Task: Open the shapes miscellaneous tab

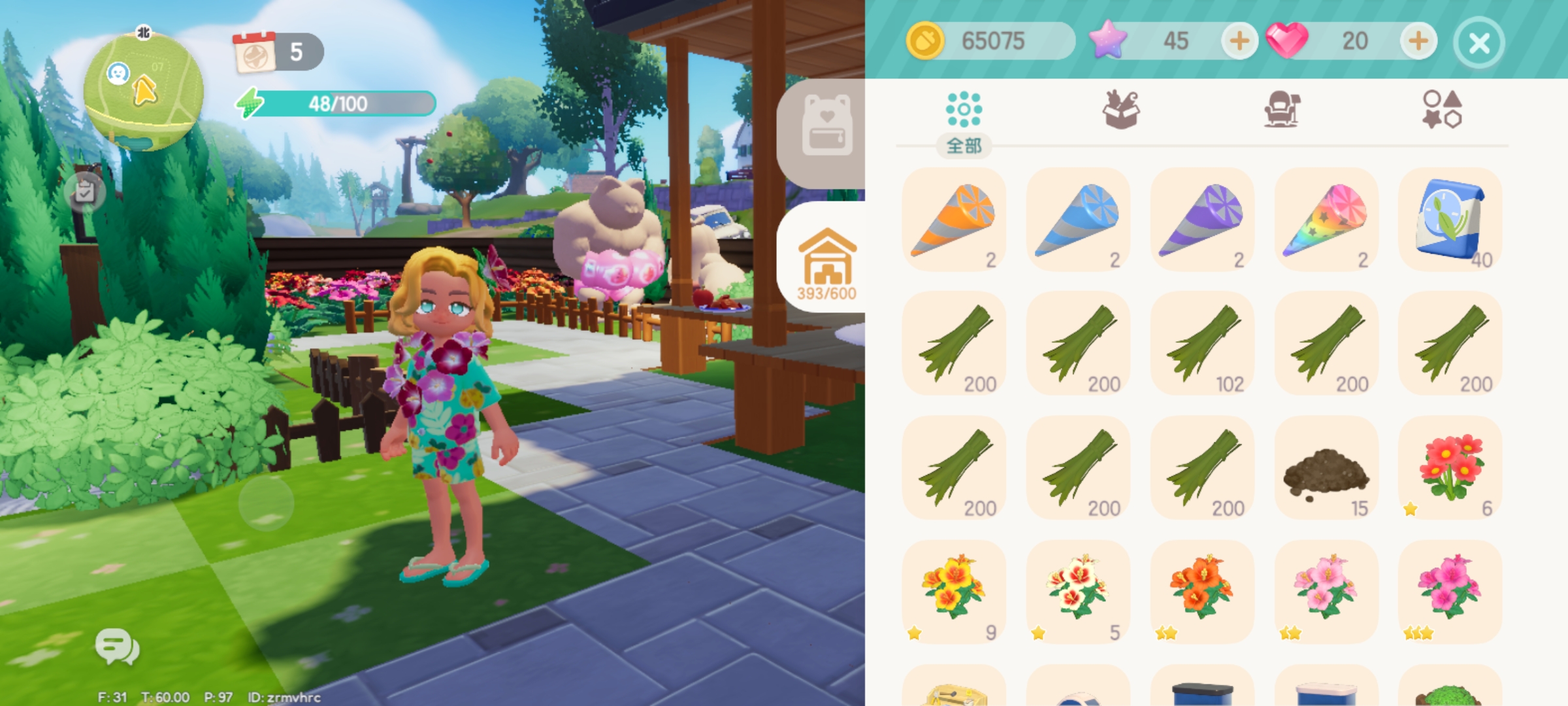Action: coord(1442,110)
